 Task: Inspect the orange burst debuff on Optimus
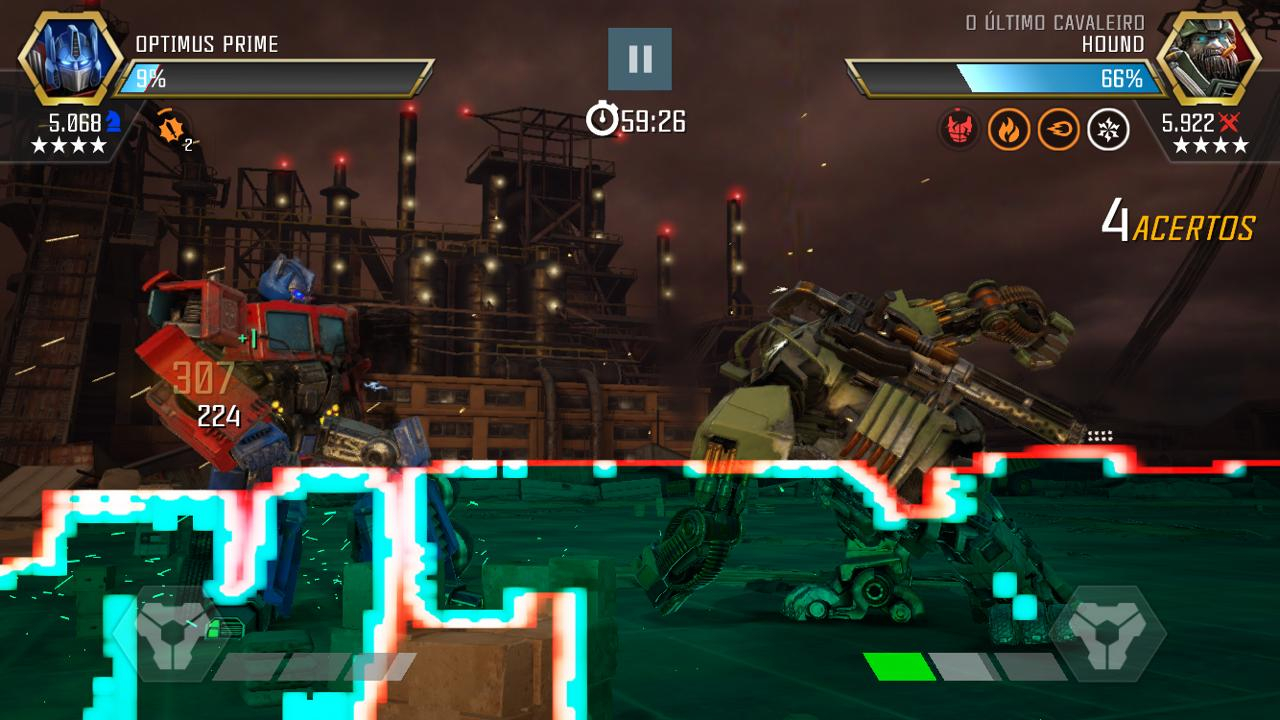pos(172,128)
